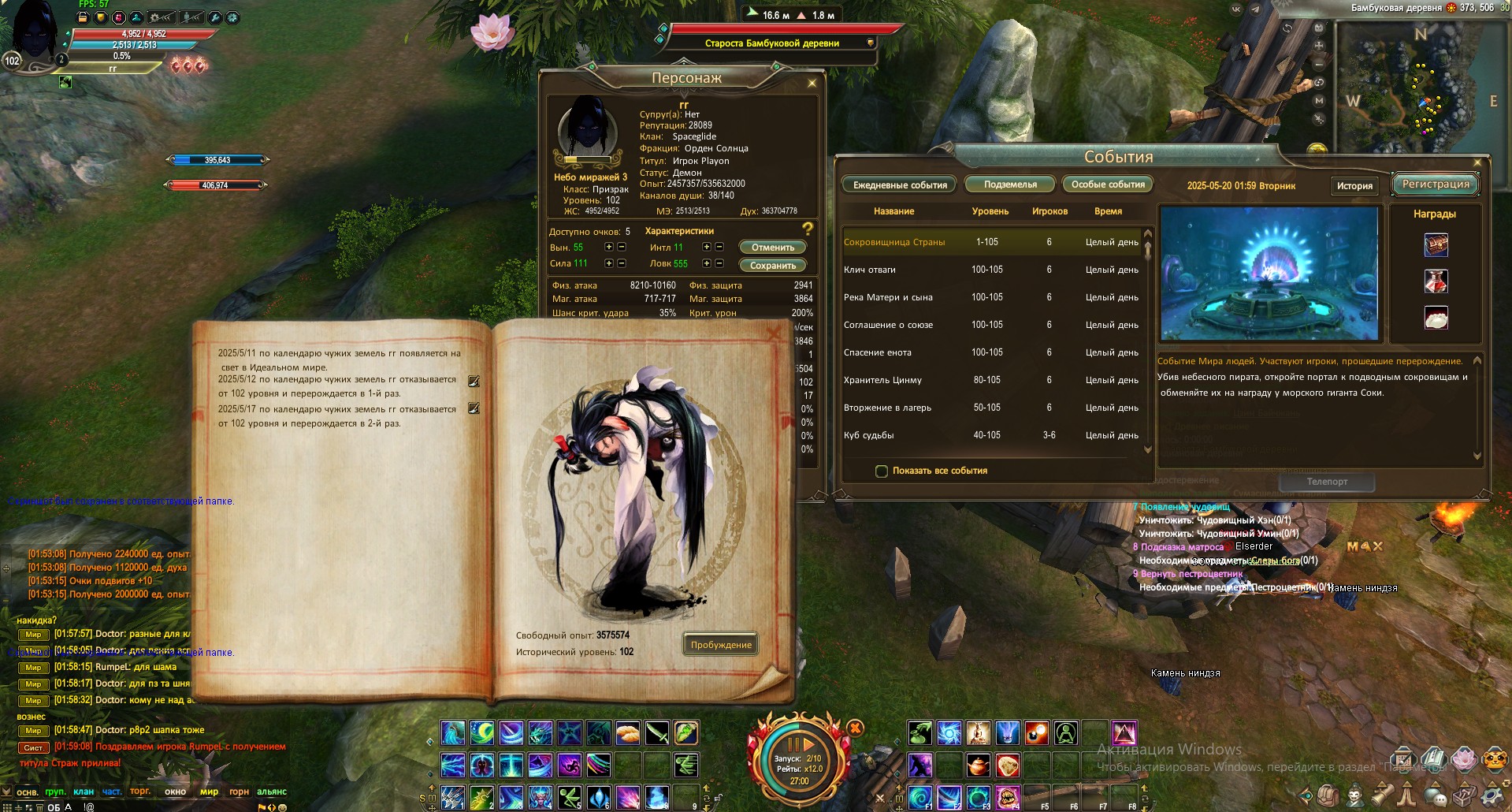Click the Телепорт button
This screenshot has height=812, width=1512.
pos(1327,482)
